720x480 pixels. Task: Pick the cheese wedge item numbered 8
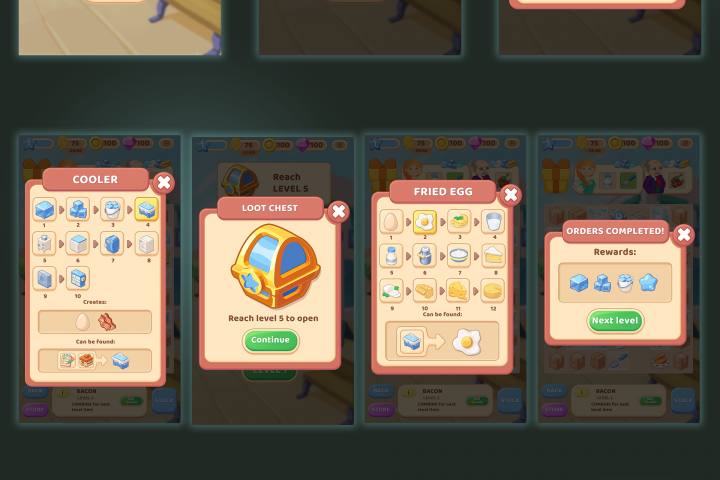(x=491, y=255)
